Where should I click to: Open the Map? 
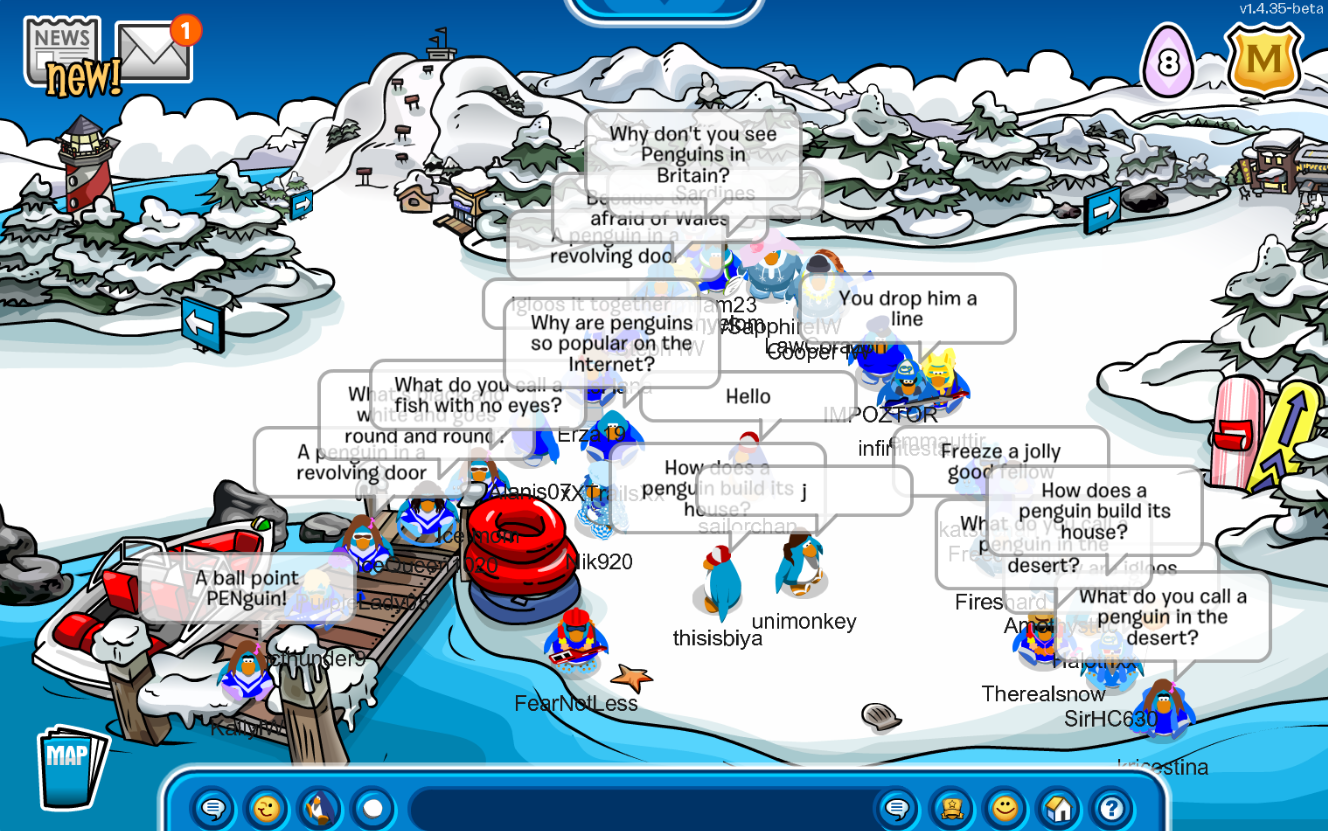tap(71, 764)
